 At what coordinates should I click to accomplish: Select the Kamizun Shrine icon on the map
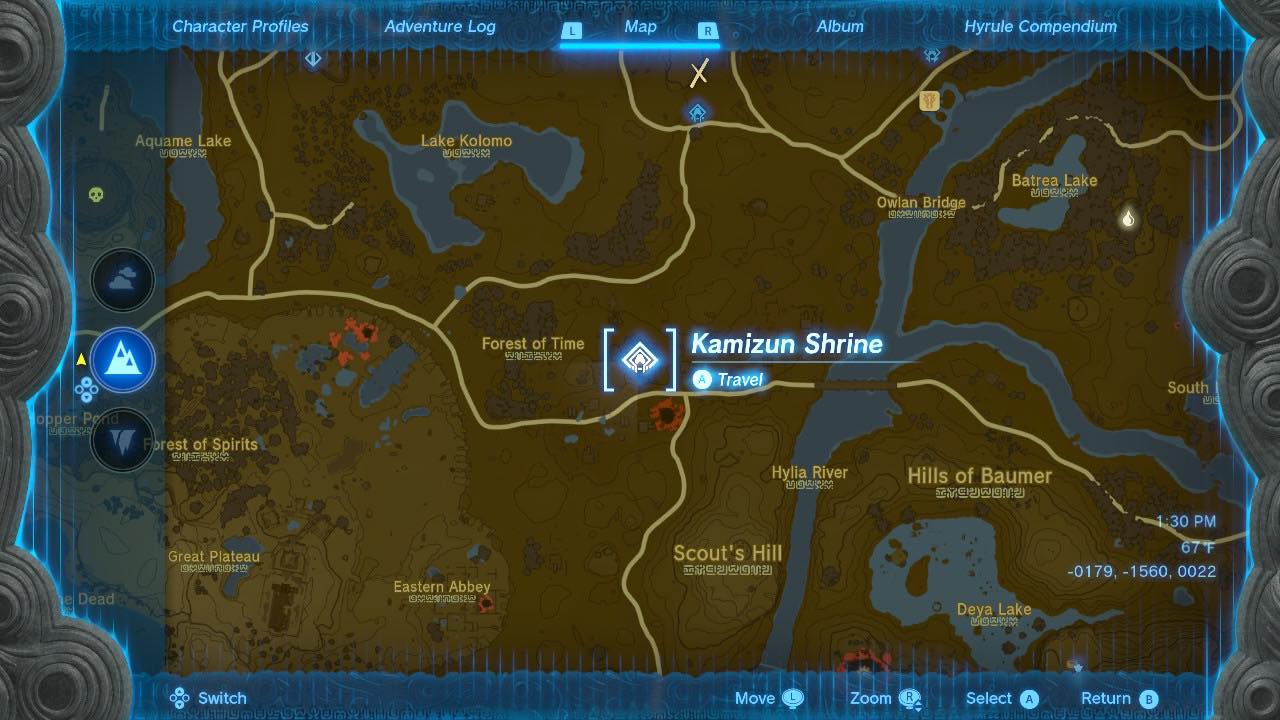638,362
